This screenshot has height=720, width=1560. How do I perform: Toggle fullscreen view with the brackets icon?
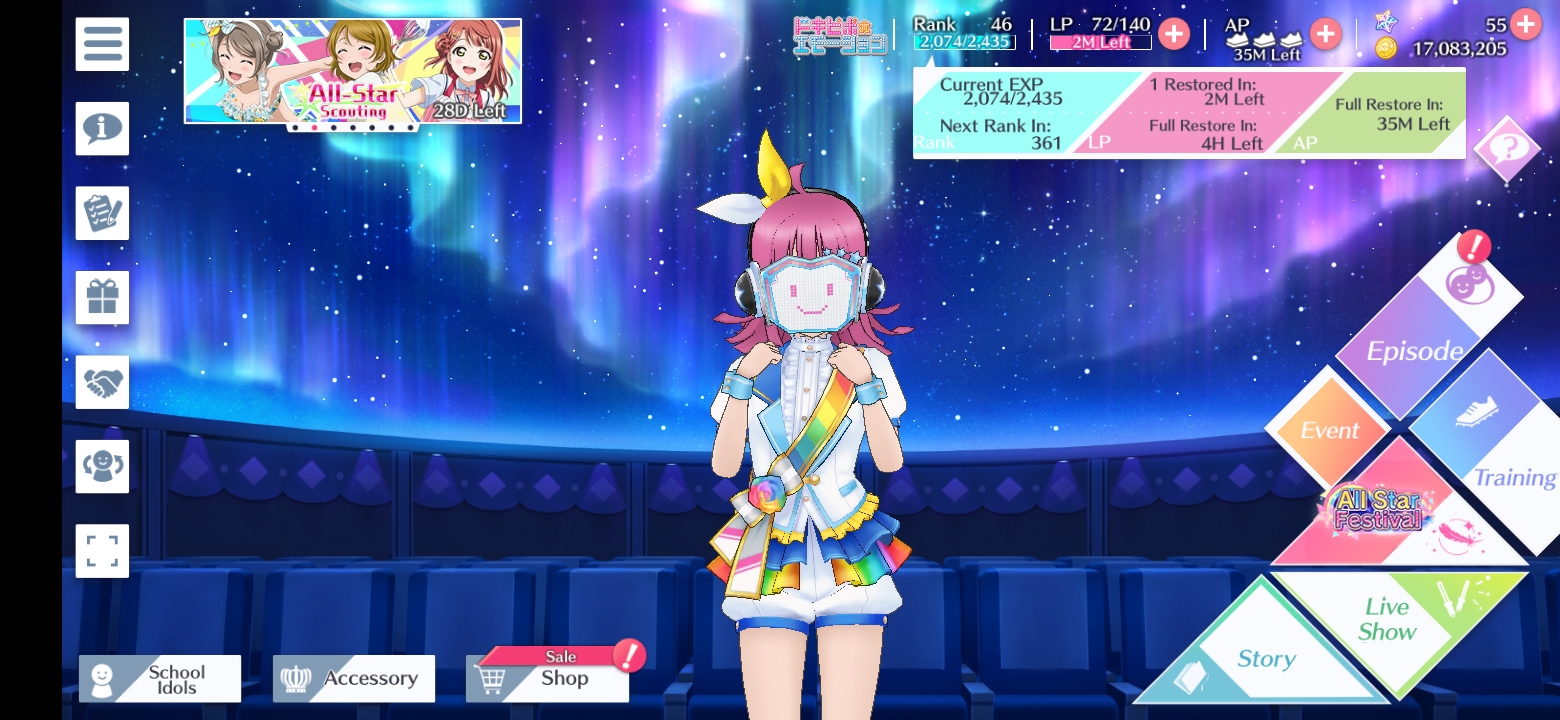[x=102, y=551]
